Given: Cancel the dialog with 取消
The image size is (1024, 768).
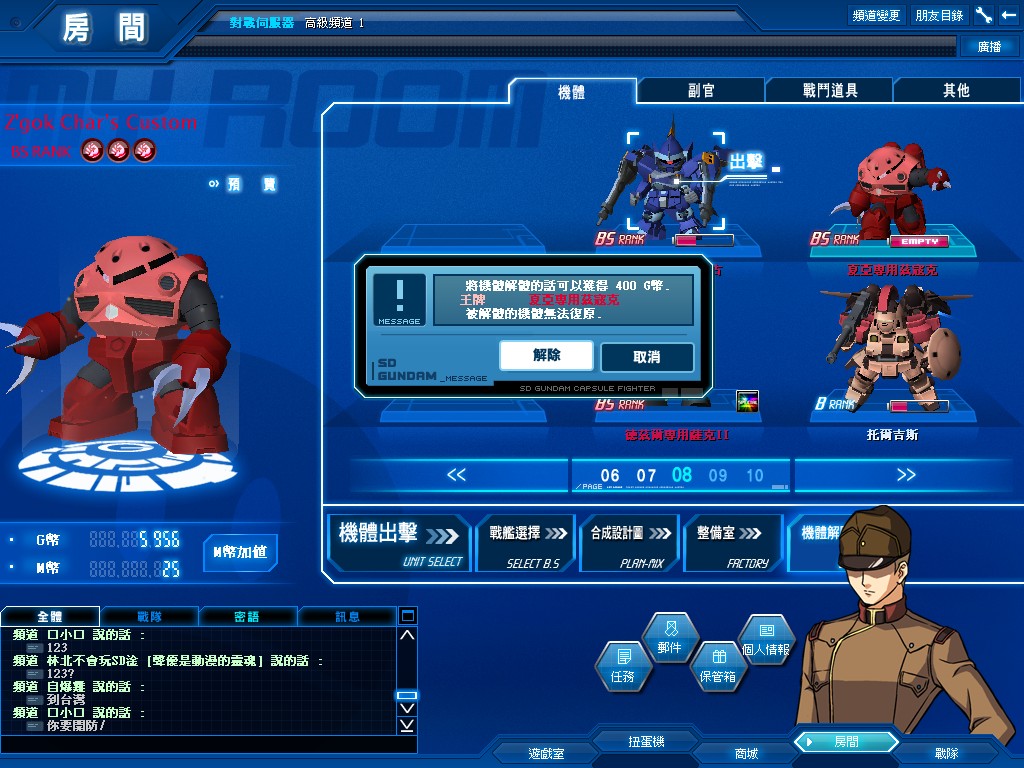Looking at the screenshot, I should coord(646,357).
